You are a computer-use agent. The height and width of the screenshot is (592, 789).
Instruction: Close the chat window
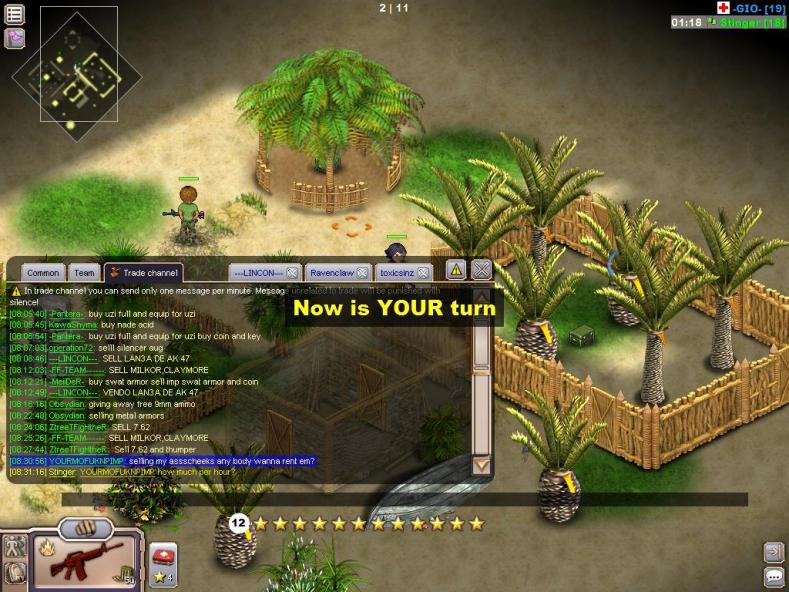coord(481,268)
